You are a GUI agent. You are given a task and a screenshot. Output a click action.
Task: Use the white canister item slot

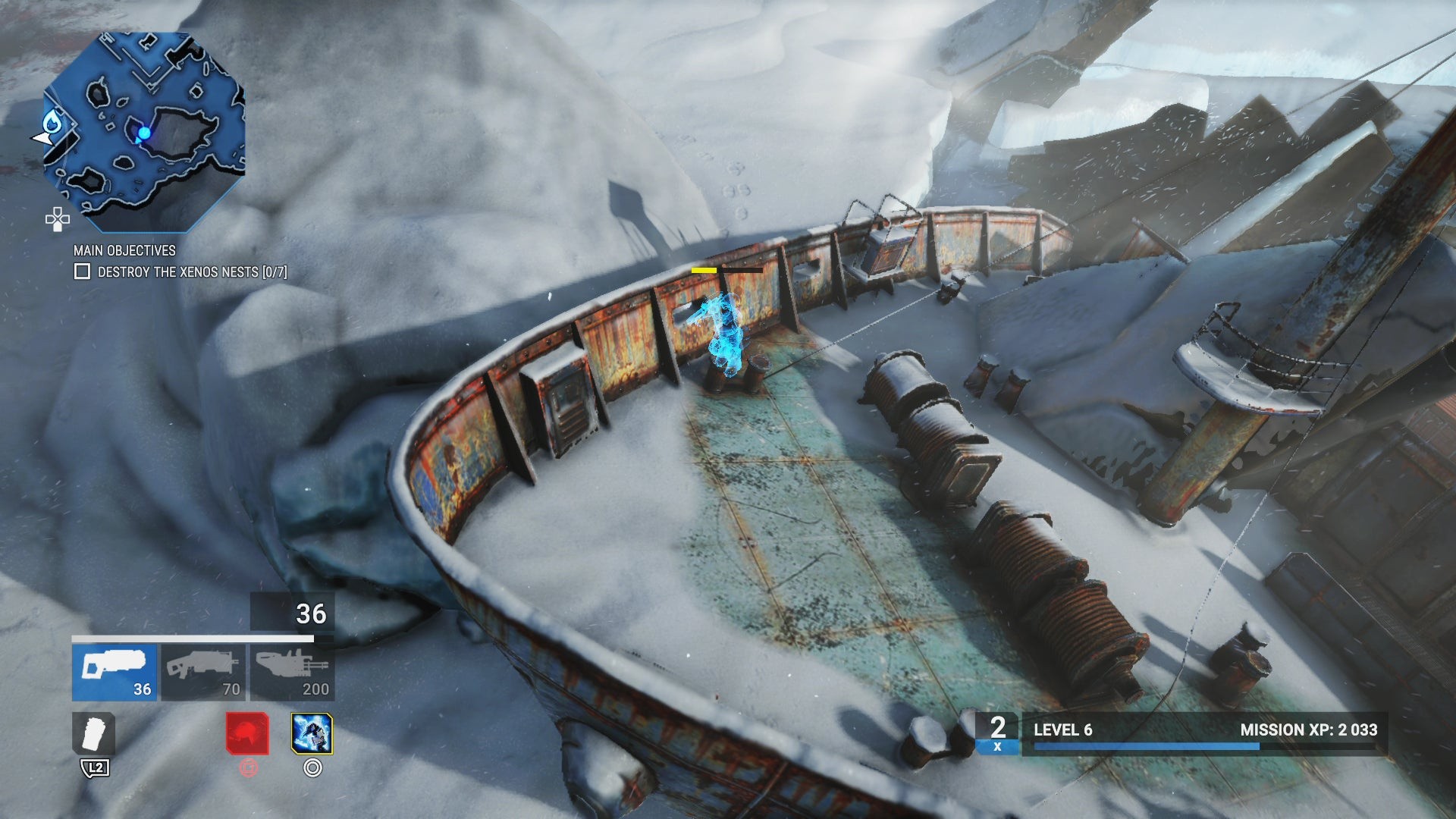tap(94, 733)
